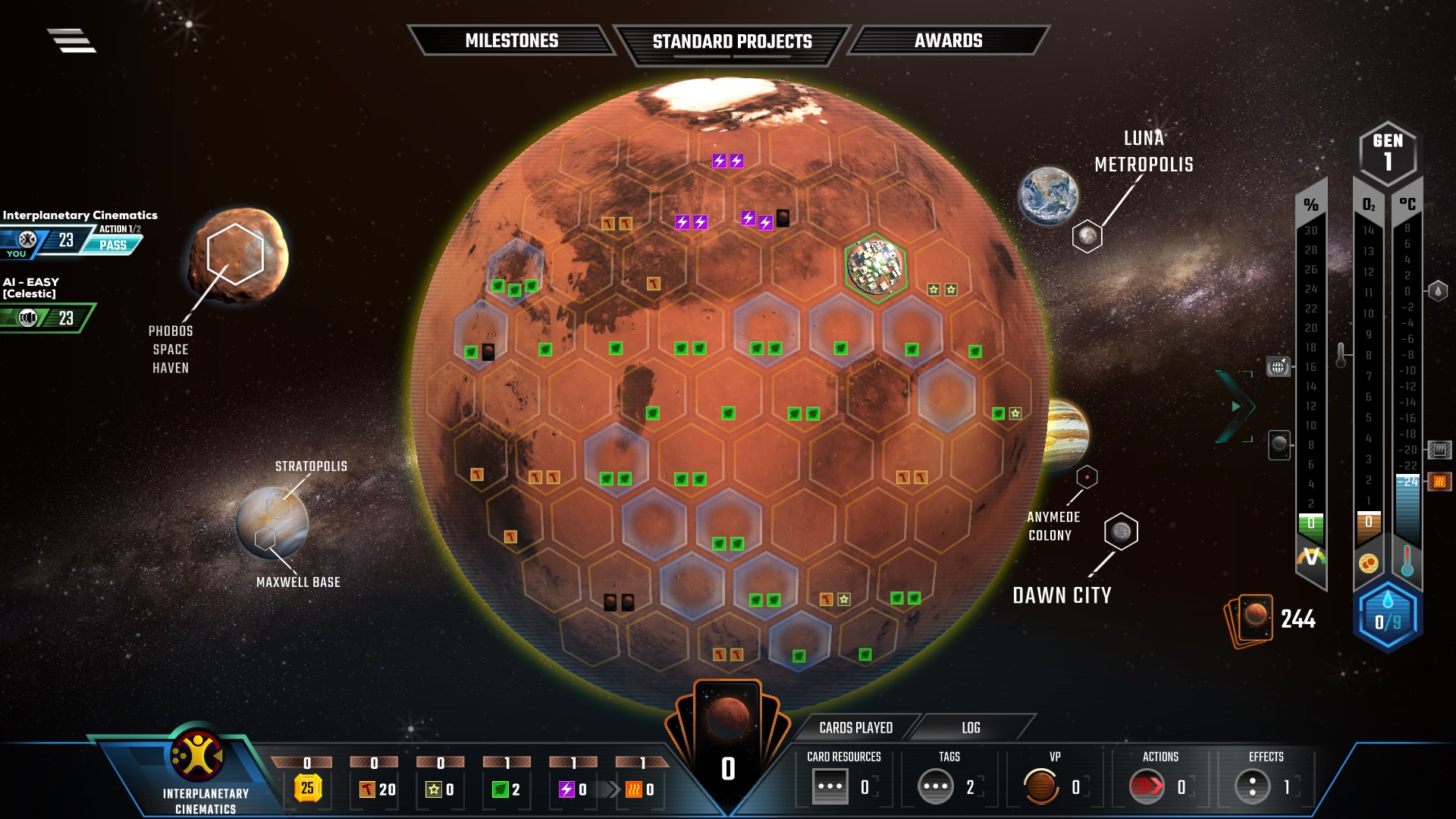Click the Interplanetary Cinematics corporation logo
The image size is (1456, 819).
pyautogui.click(x=196, y=756)
